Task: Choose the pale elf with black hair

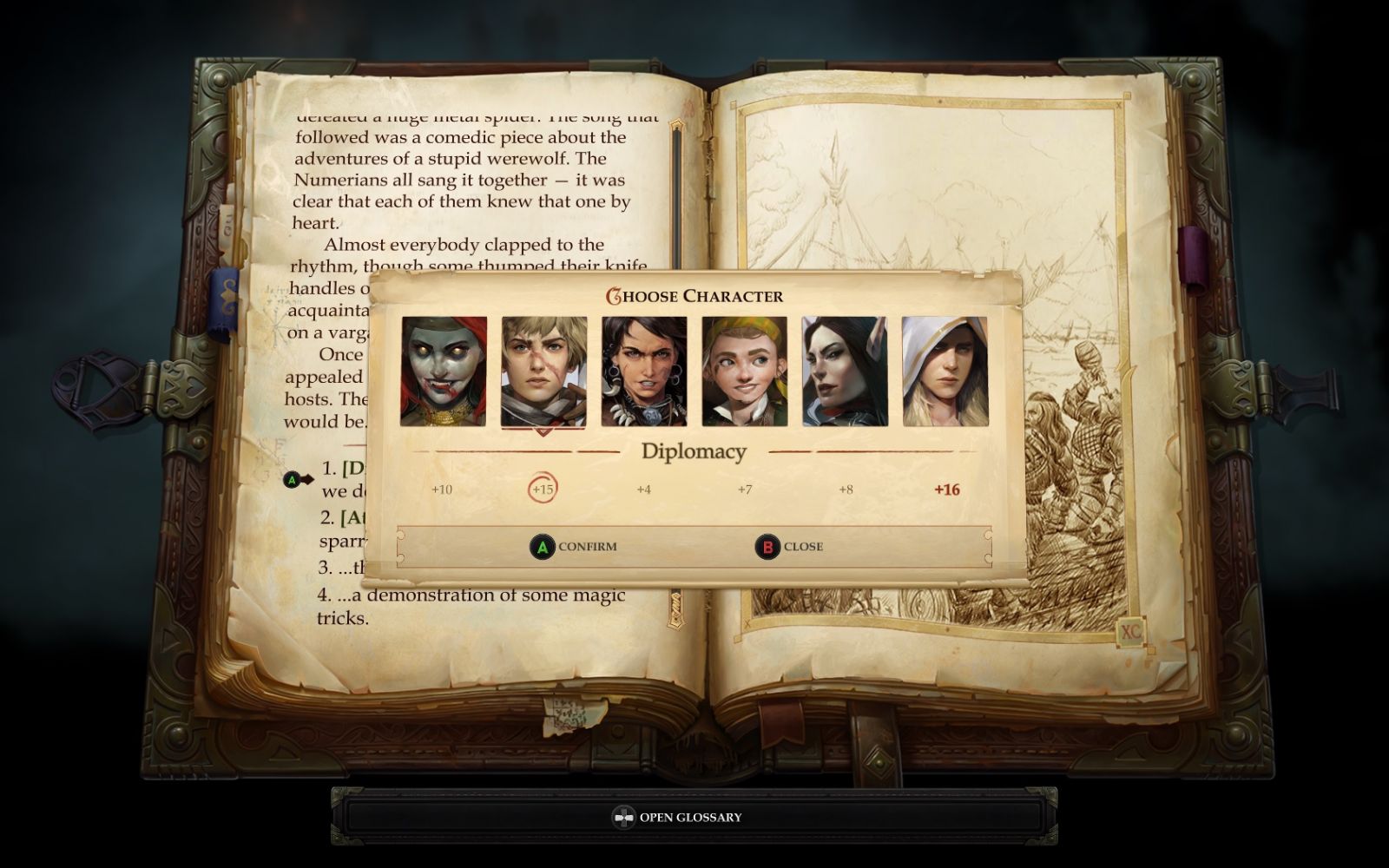Action: point(845,372)
